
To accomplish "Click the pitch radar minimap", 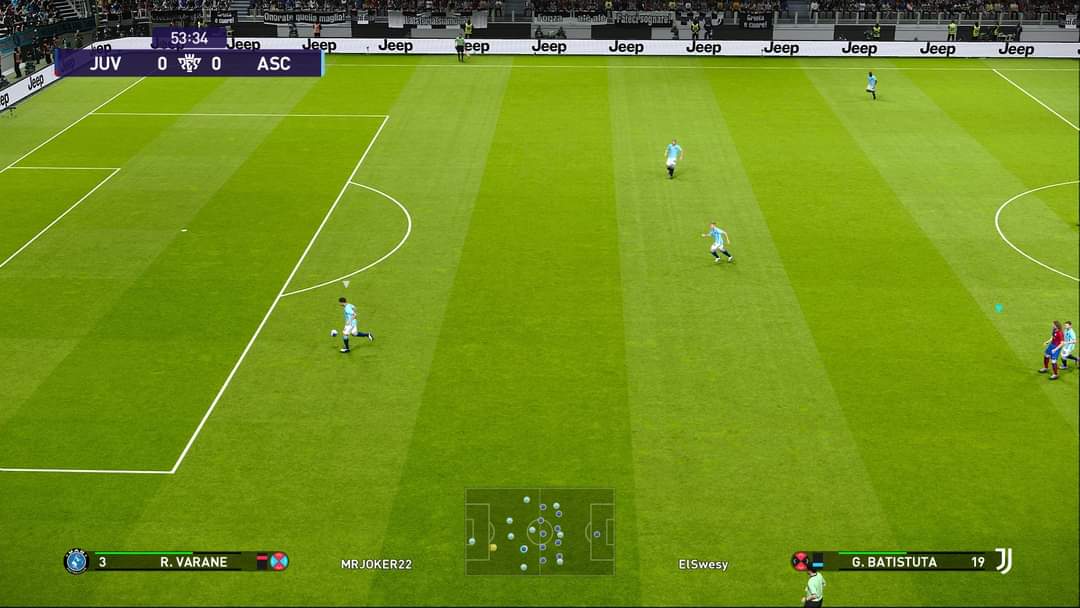I will 540,531.
